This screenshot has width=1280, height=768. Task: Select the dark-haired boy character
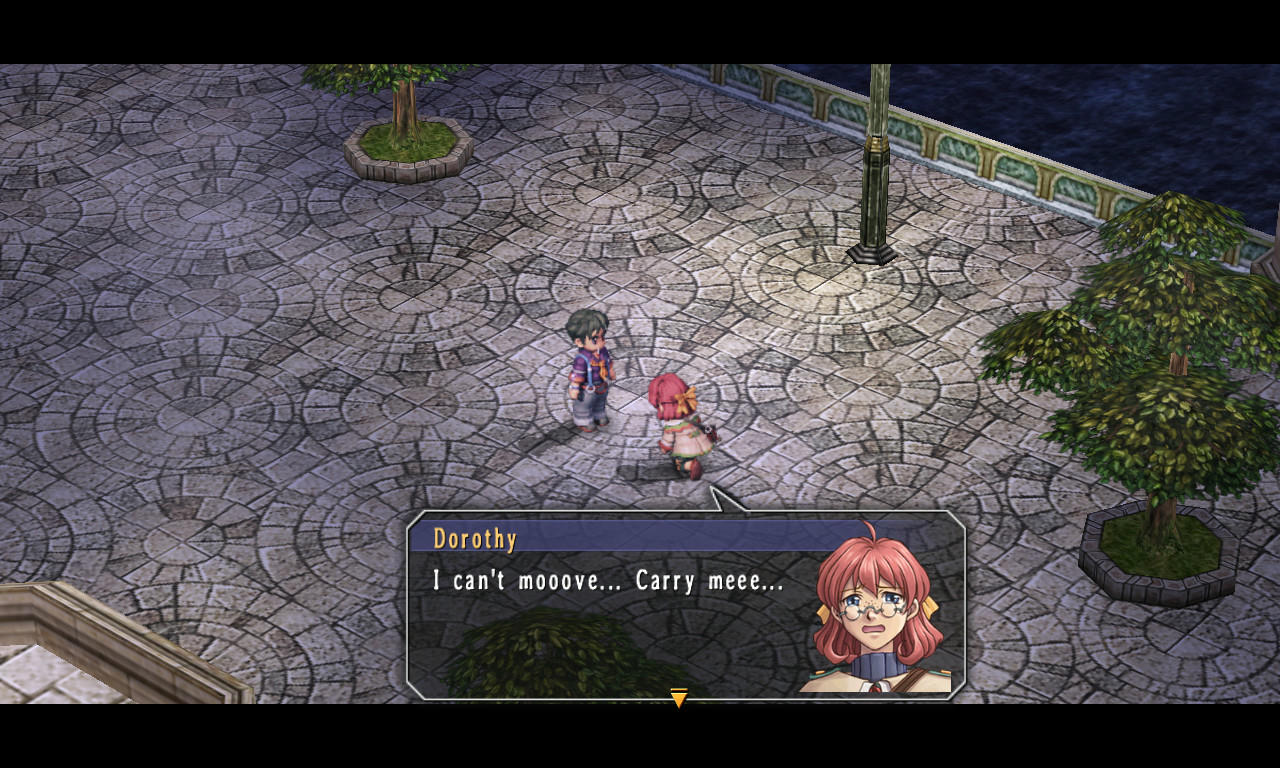click(589, 380)
